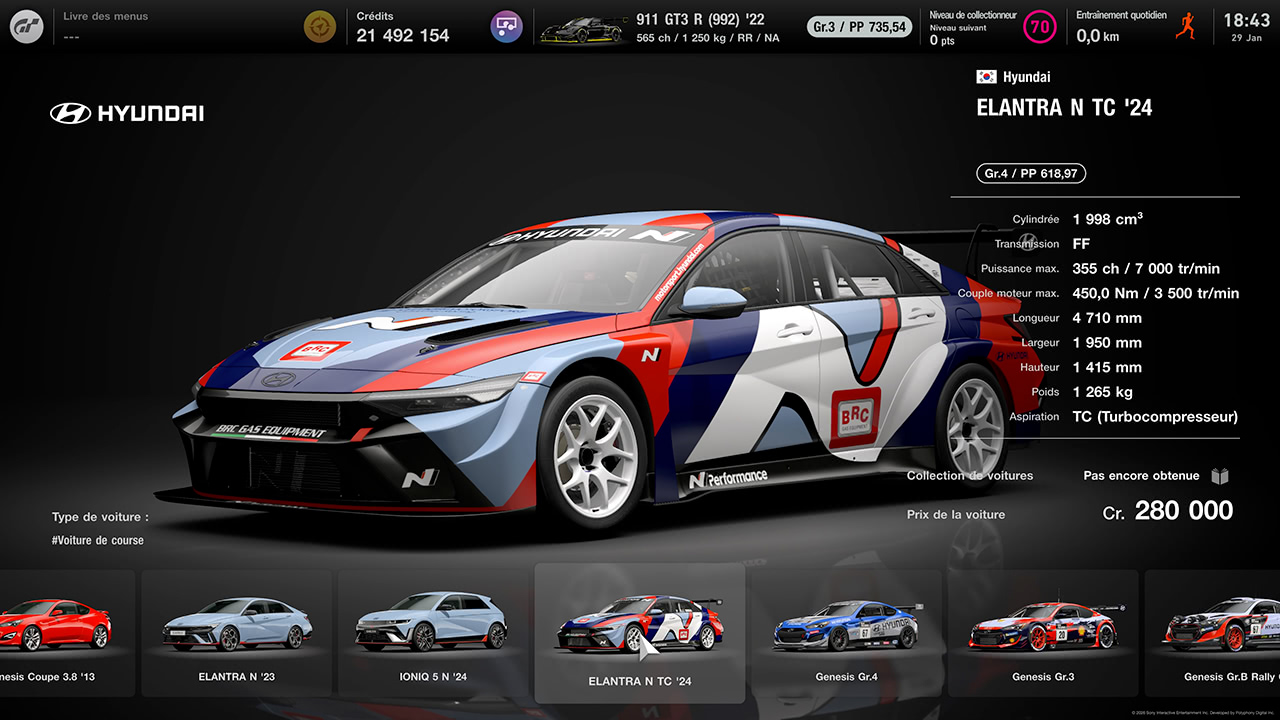
Task: Select the Genesis Gr.4 race car
Action: (x=845, y=630)
